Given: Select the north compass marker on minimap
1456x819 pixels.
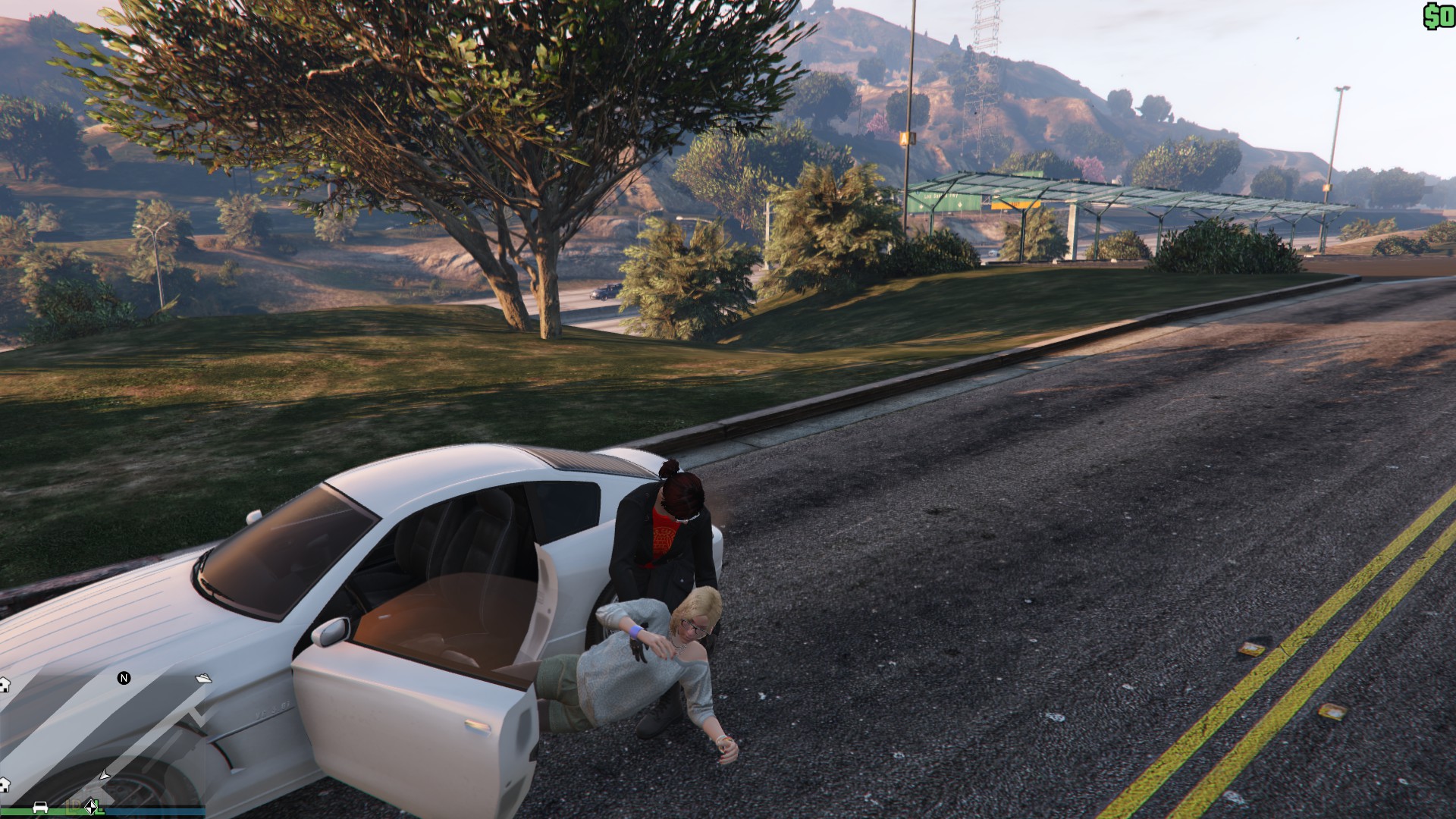Looking at the screenshot, I should 124,678.
